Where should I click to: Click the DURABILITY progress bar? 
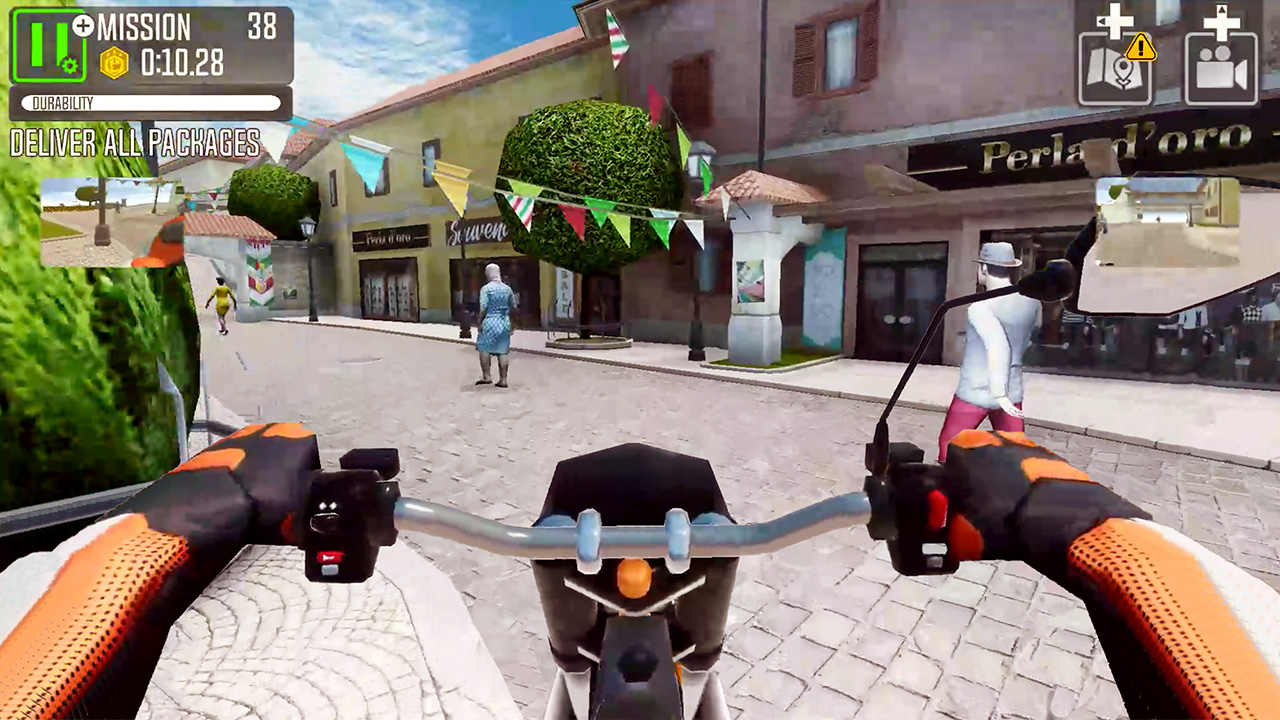click(x=150, y=101)
